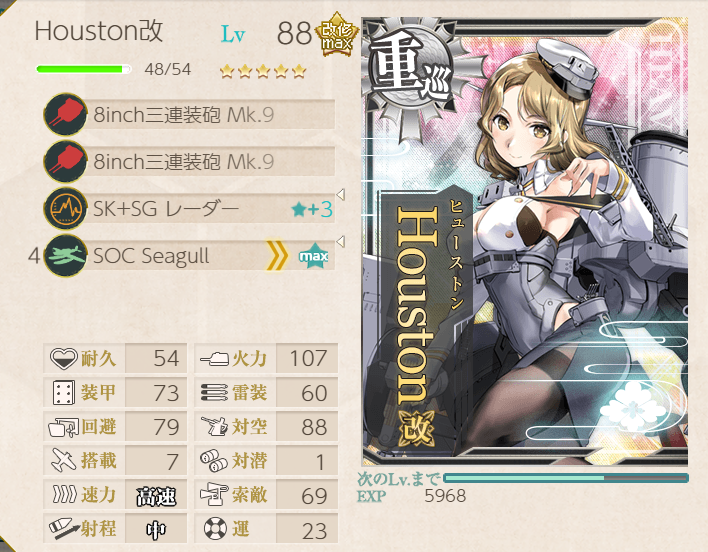Choose the SOC Seagull equipment slot
Viewport: 708px width, 552px height.
point(190,256)
